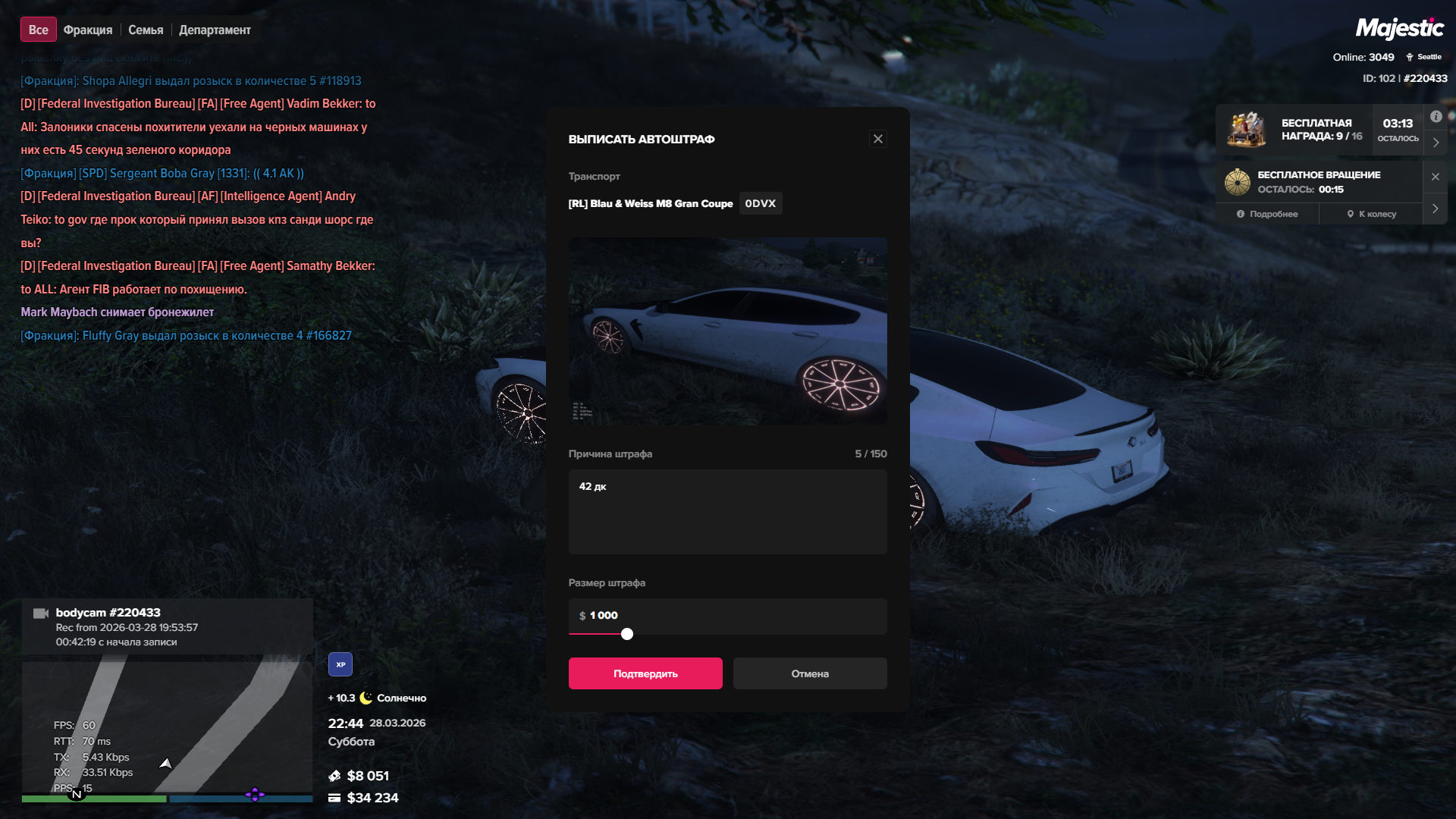
Task: Close the ВЫПИСАТЬ АВТОШТРАФ dialog
Action: pos(878,139)
